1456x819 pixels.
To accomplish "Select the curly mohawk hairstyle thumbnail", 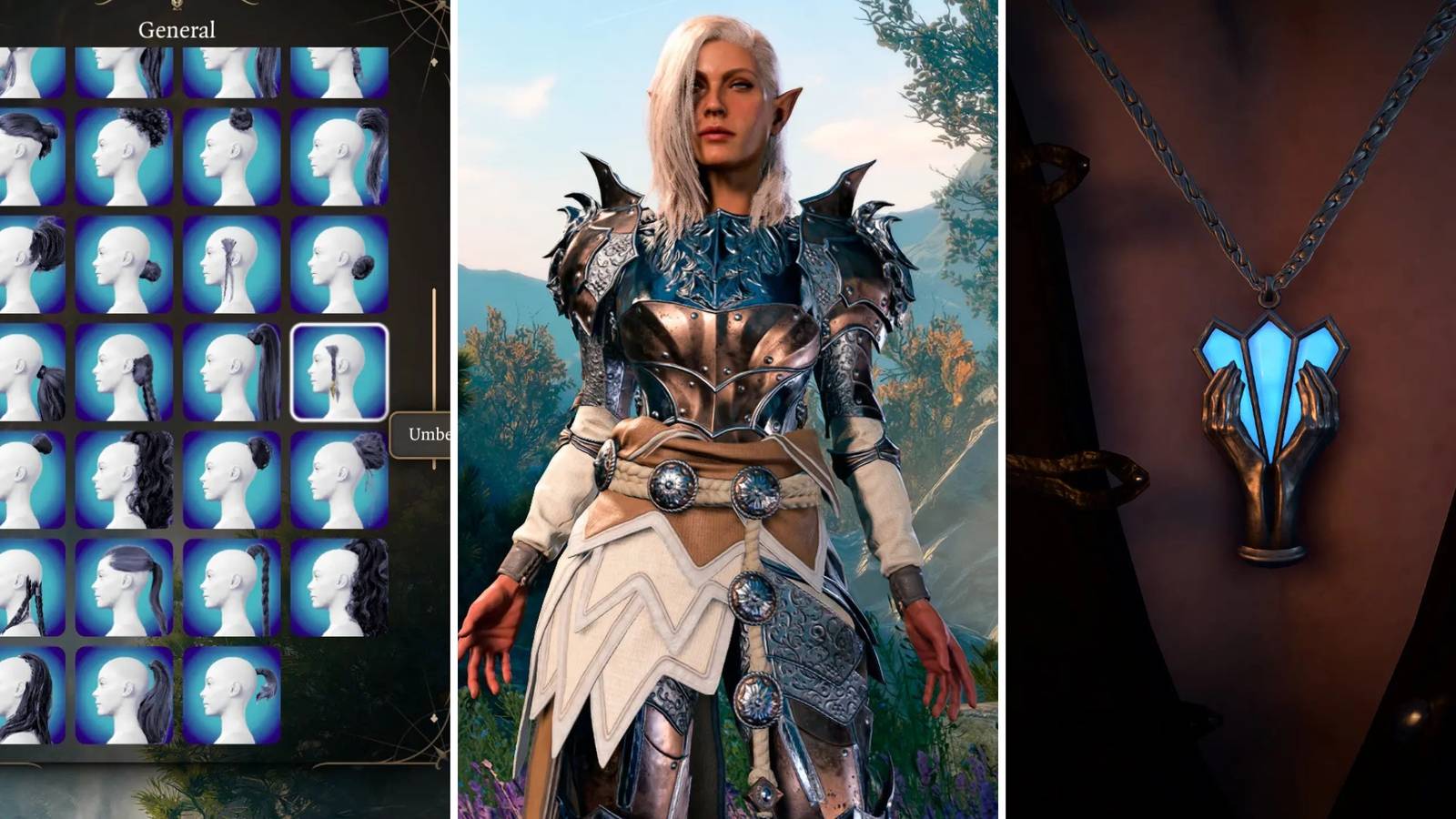I will tap(123, 150).
